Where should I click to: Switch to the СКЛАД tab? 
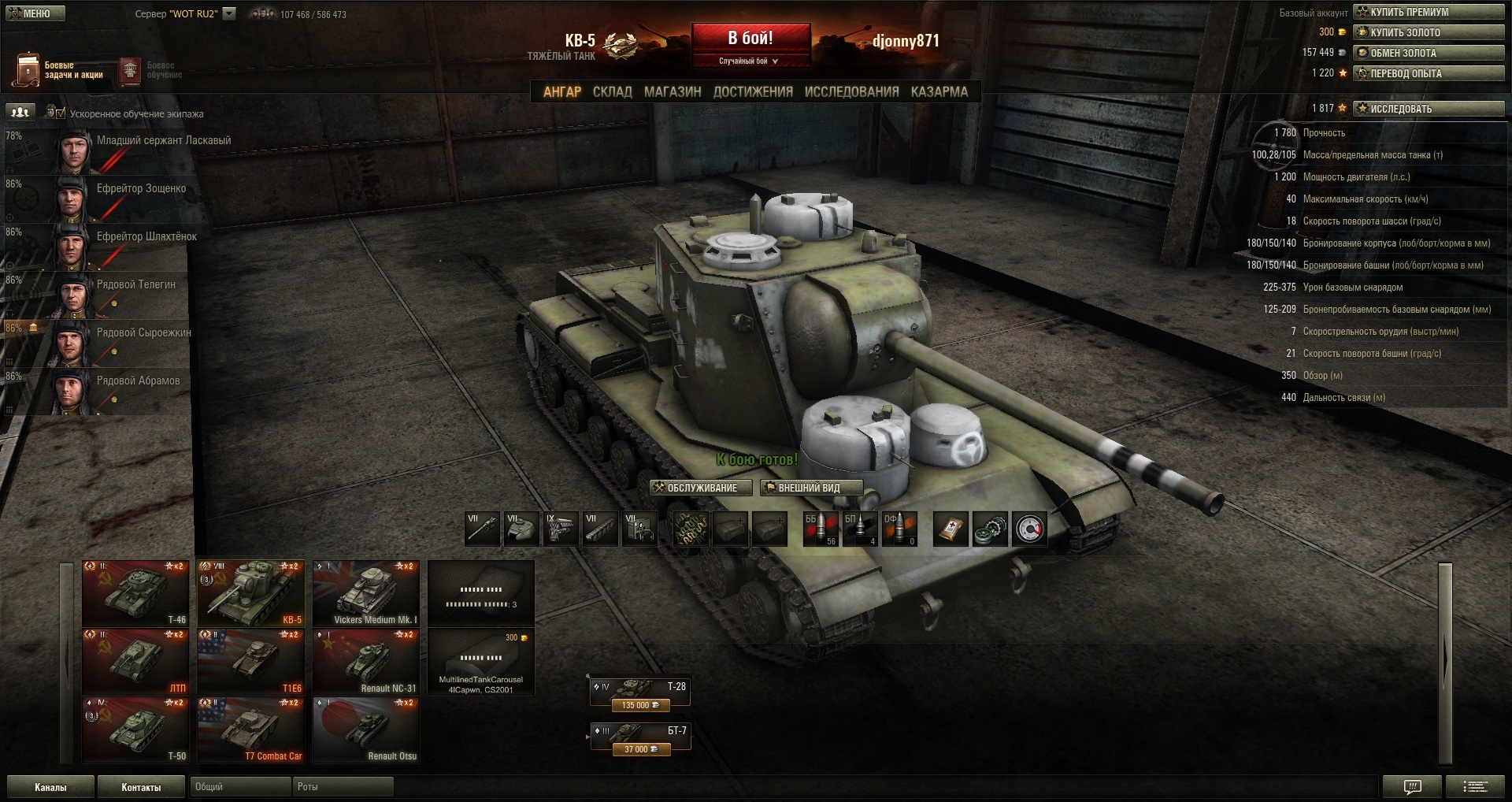(x=612, y=92)
